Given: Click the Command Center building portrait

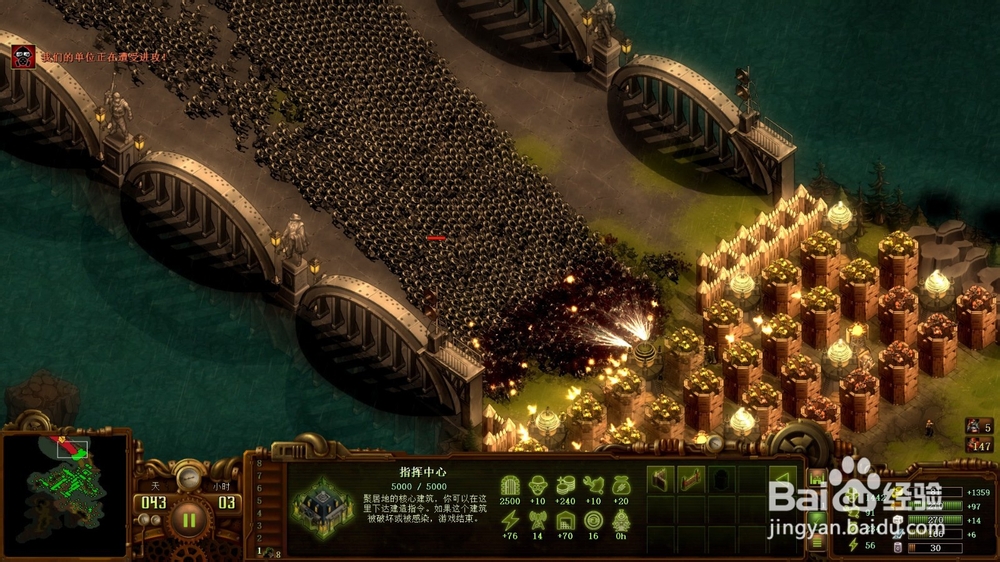Looking at the screenshot, I should [322, 506].
